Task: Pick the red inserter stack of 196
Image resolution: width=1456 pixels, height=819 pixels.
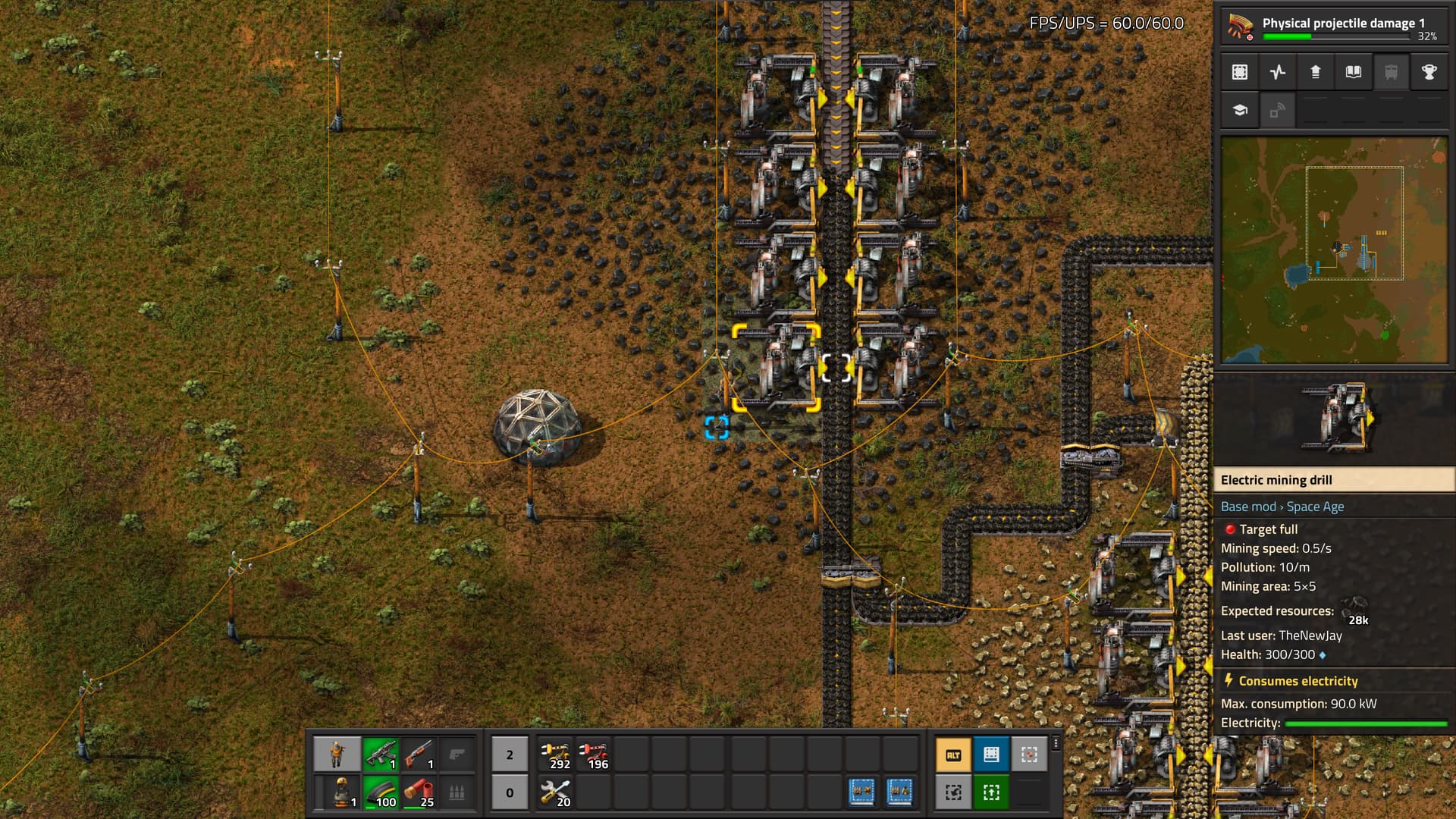Action: pyautogui.click(x=594, y=755)
